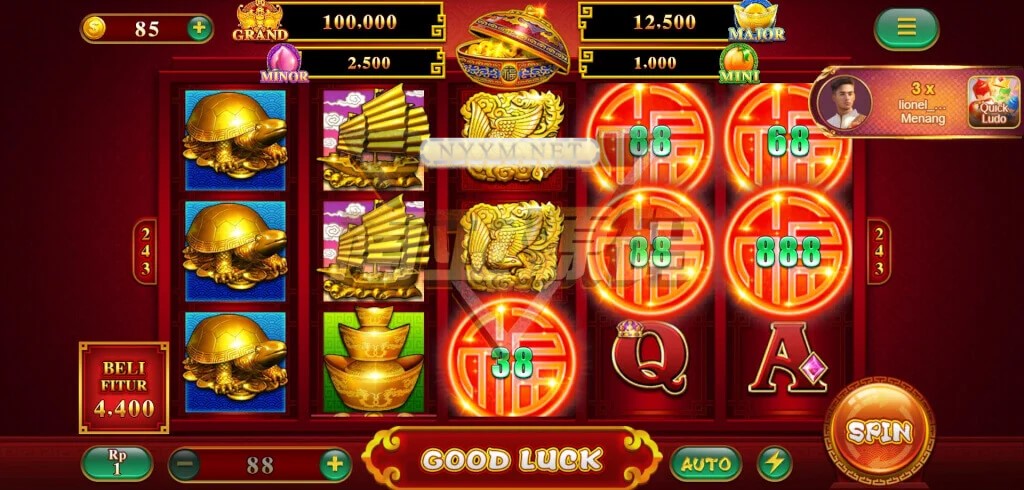Increase the bet amount
Viewport: 1024px width, 490px height.
pos(335,464)
